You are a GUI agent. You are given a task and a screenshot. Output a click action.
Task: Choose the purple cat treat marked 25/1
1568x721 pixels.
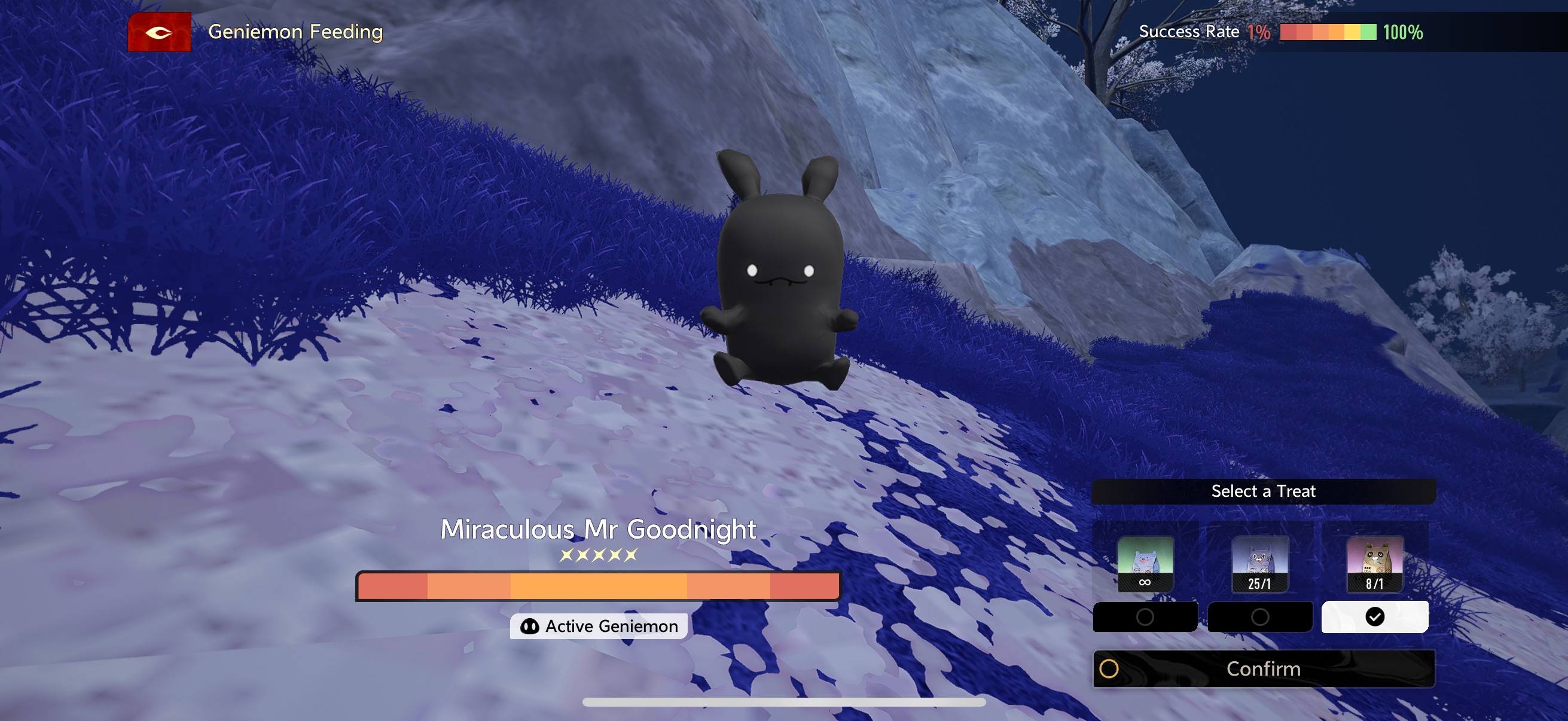1259,563
